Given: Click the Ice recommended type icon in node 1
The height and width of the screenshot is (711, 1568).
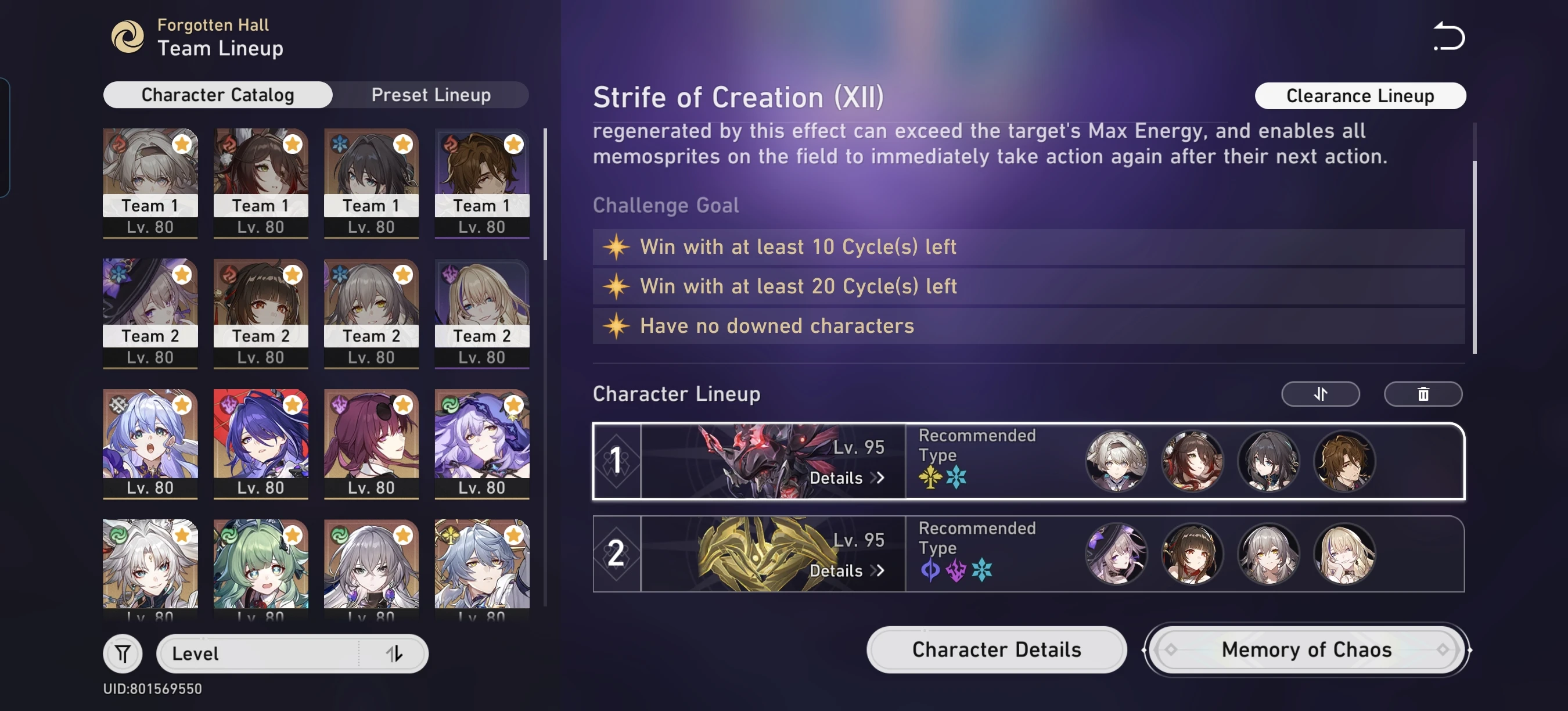Looking at the screenshot, I should pos(956,477).
